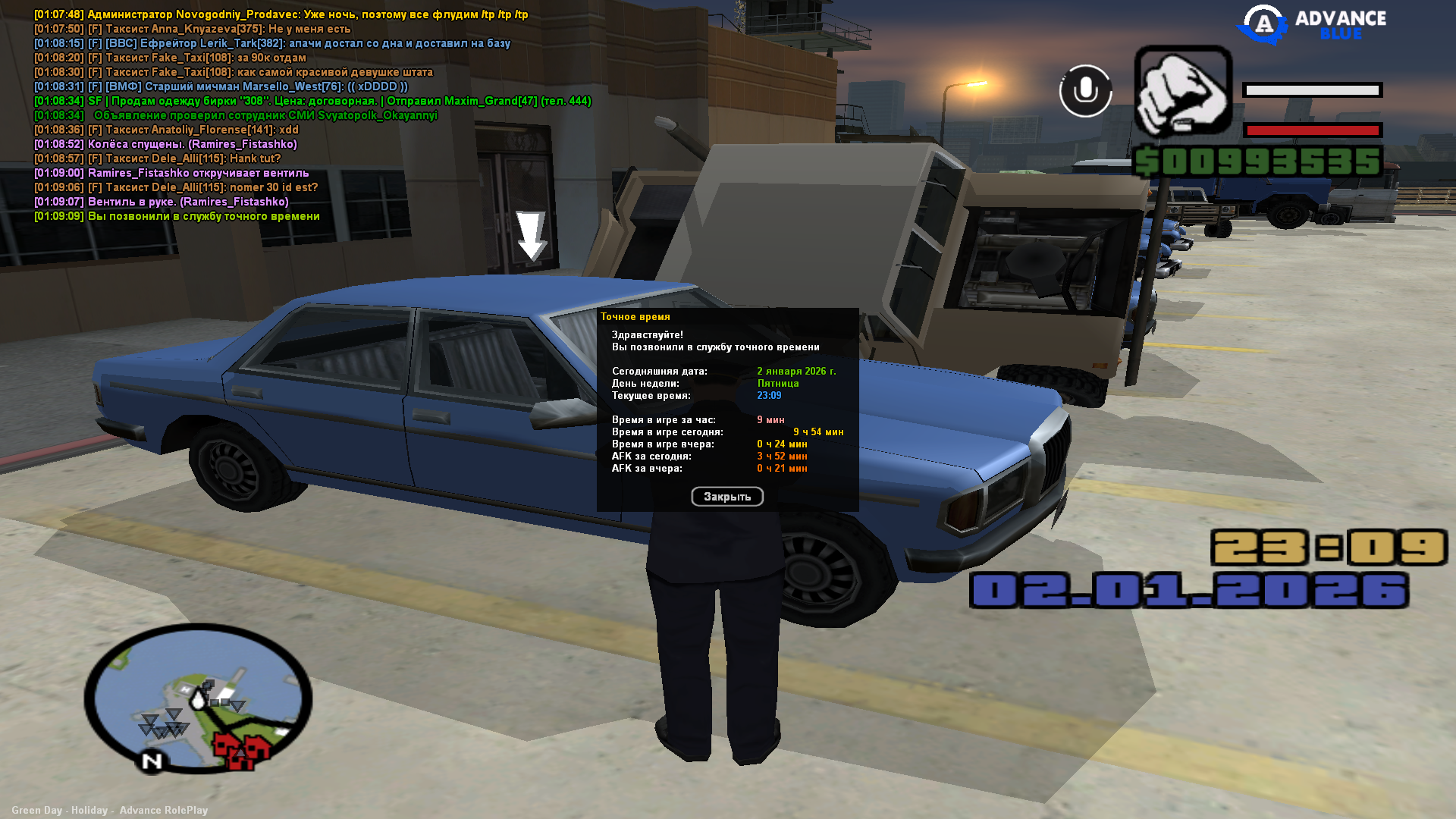Open the circular radar minimap
The image size is (1456, 819).
[x=198, y=698]
